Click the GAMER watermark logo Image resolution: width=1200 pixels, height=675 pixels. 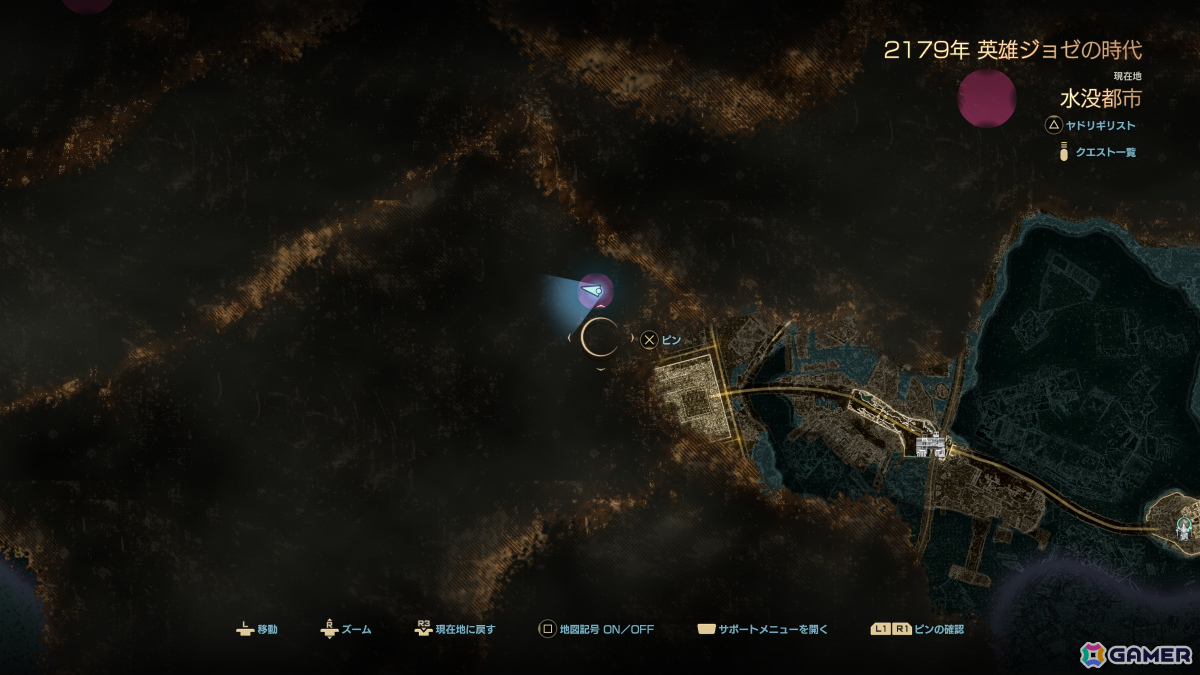(1136, 654)
